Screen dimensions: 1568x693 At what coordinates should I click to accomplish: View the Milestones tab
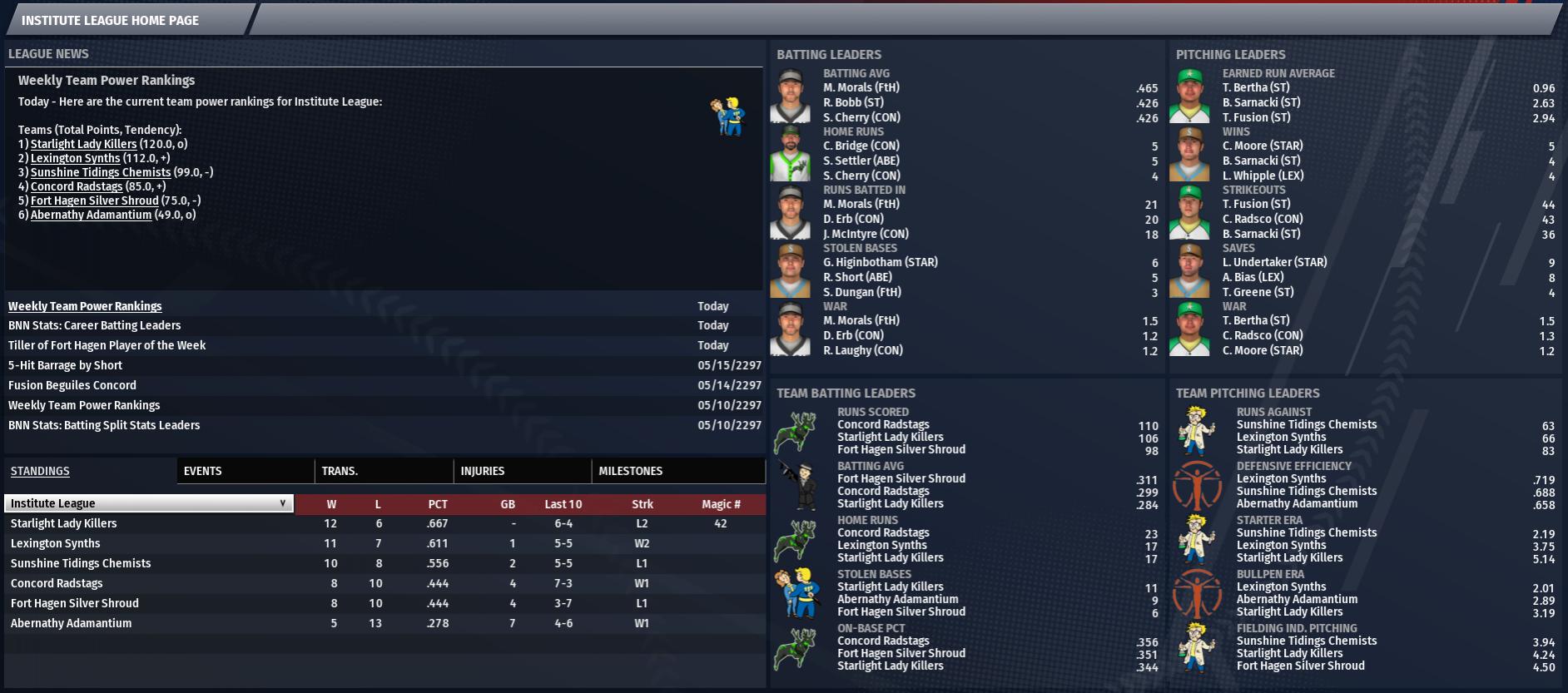point(630,471)
